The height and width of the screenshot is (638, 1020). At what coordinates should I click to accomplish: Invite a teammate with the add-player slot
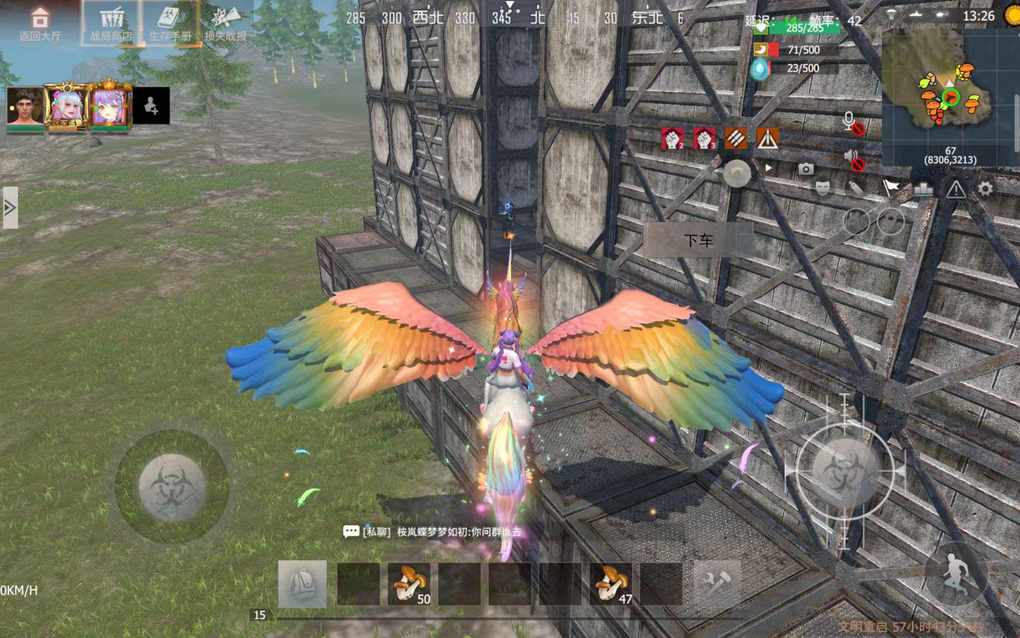[151, 105]
